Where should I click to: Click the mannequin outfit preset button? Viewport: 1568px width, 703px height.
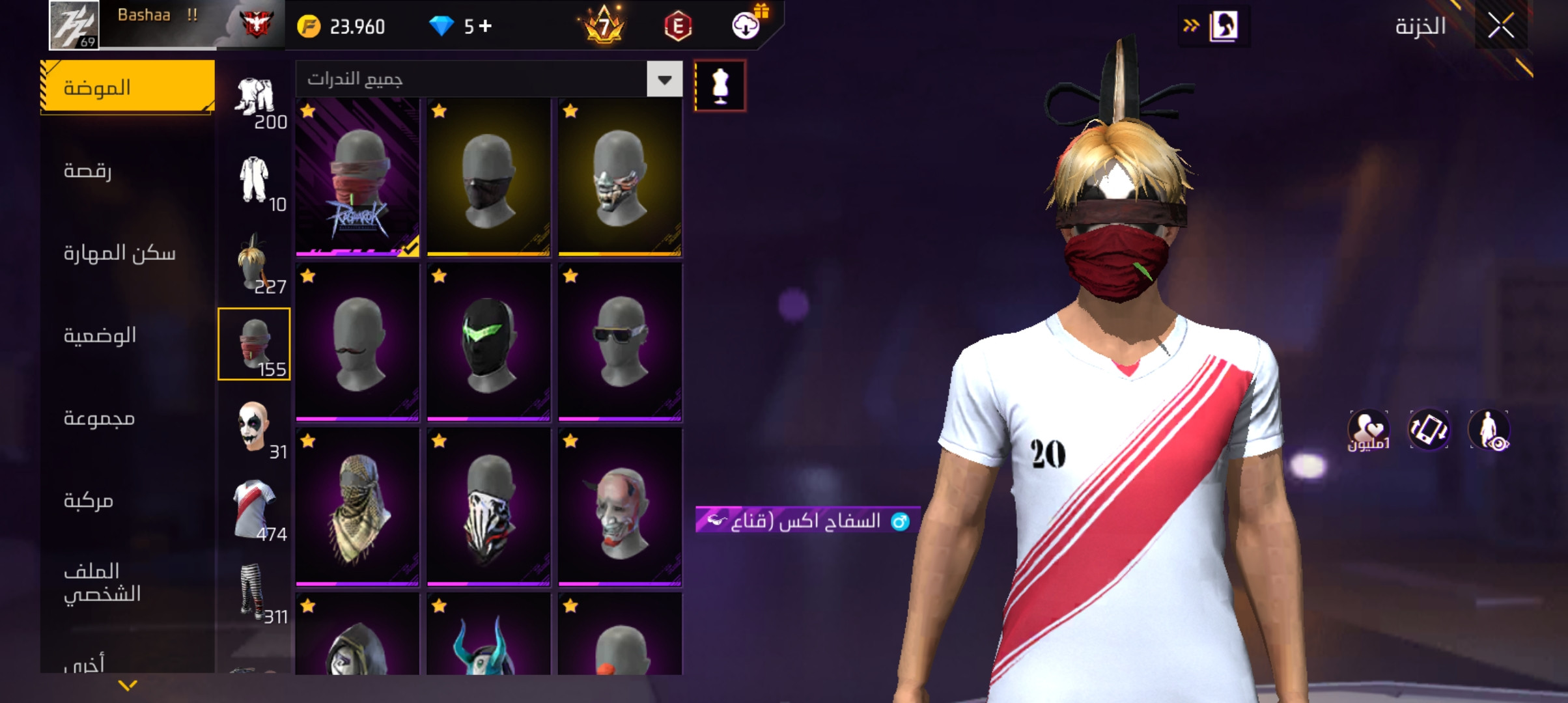(720, 85)
